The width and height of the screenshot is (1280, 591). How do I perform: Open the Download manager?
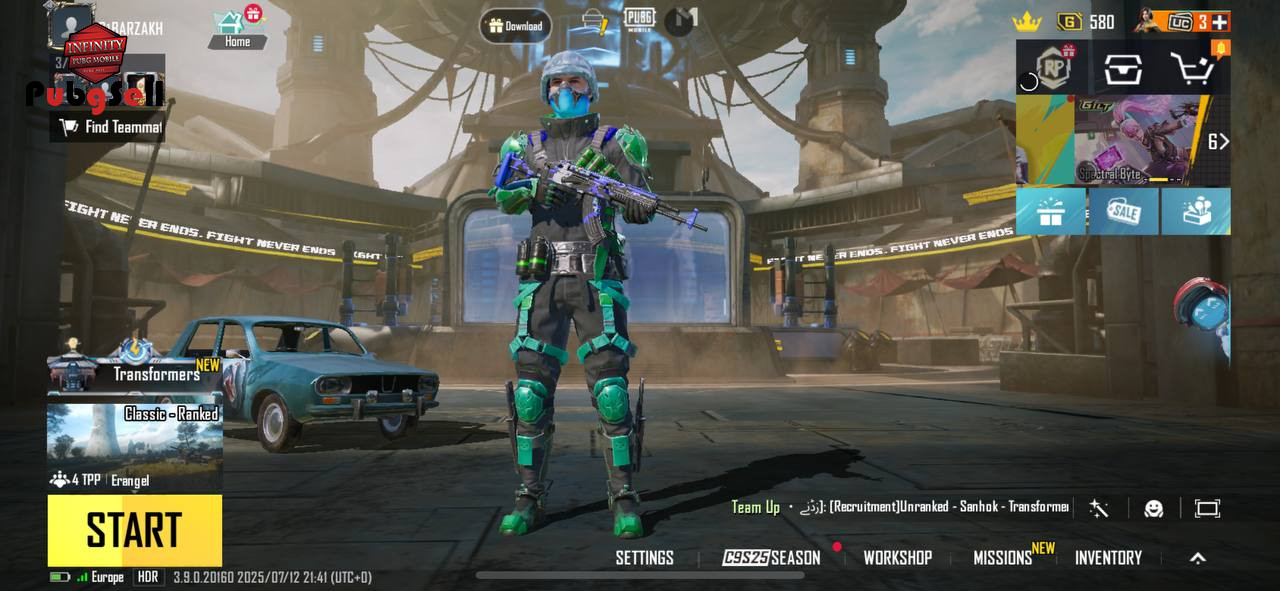coord(515,26)
